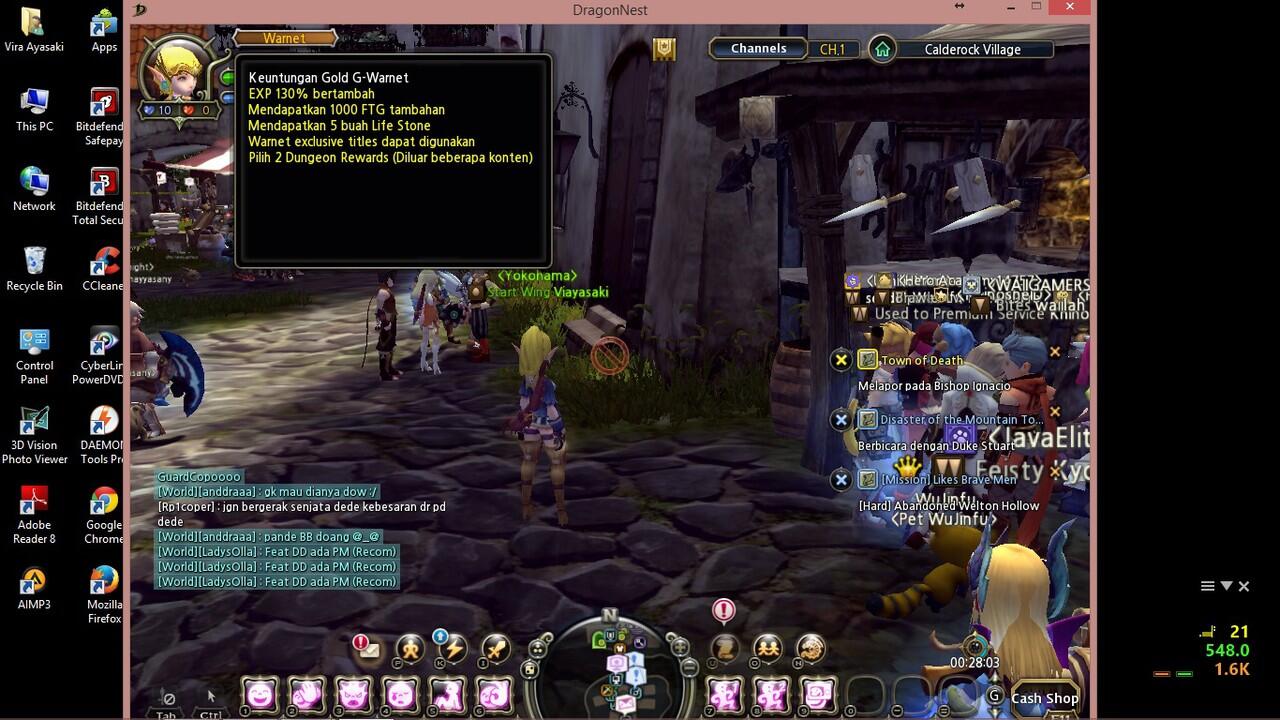This screenshot has height=720, width=1280.
Task: Click the sword menu icon
Action: coord(497,650)
